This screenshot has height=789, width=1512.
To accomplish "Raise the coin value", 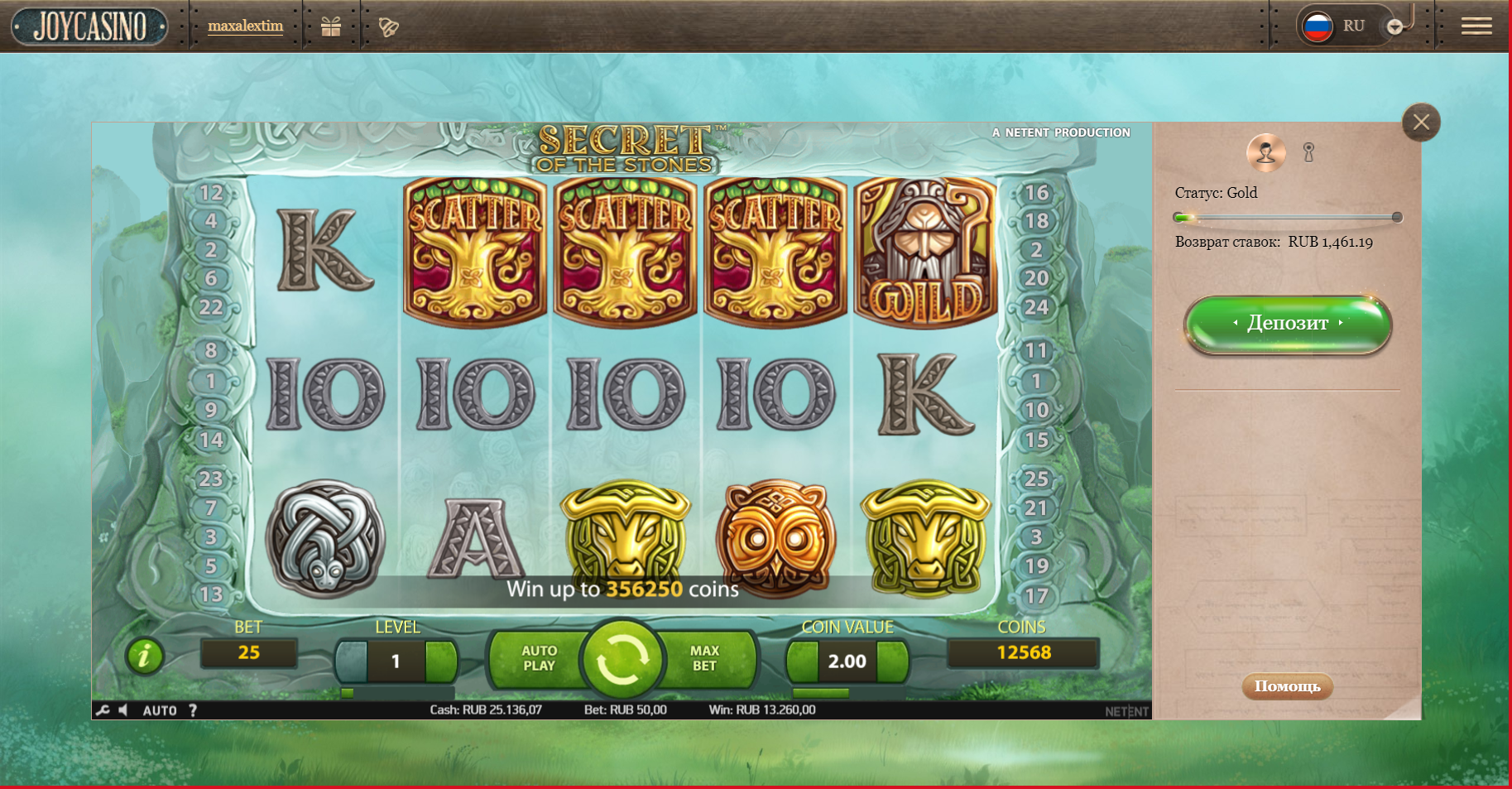I will [x=892, y=661].
